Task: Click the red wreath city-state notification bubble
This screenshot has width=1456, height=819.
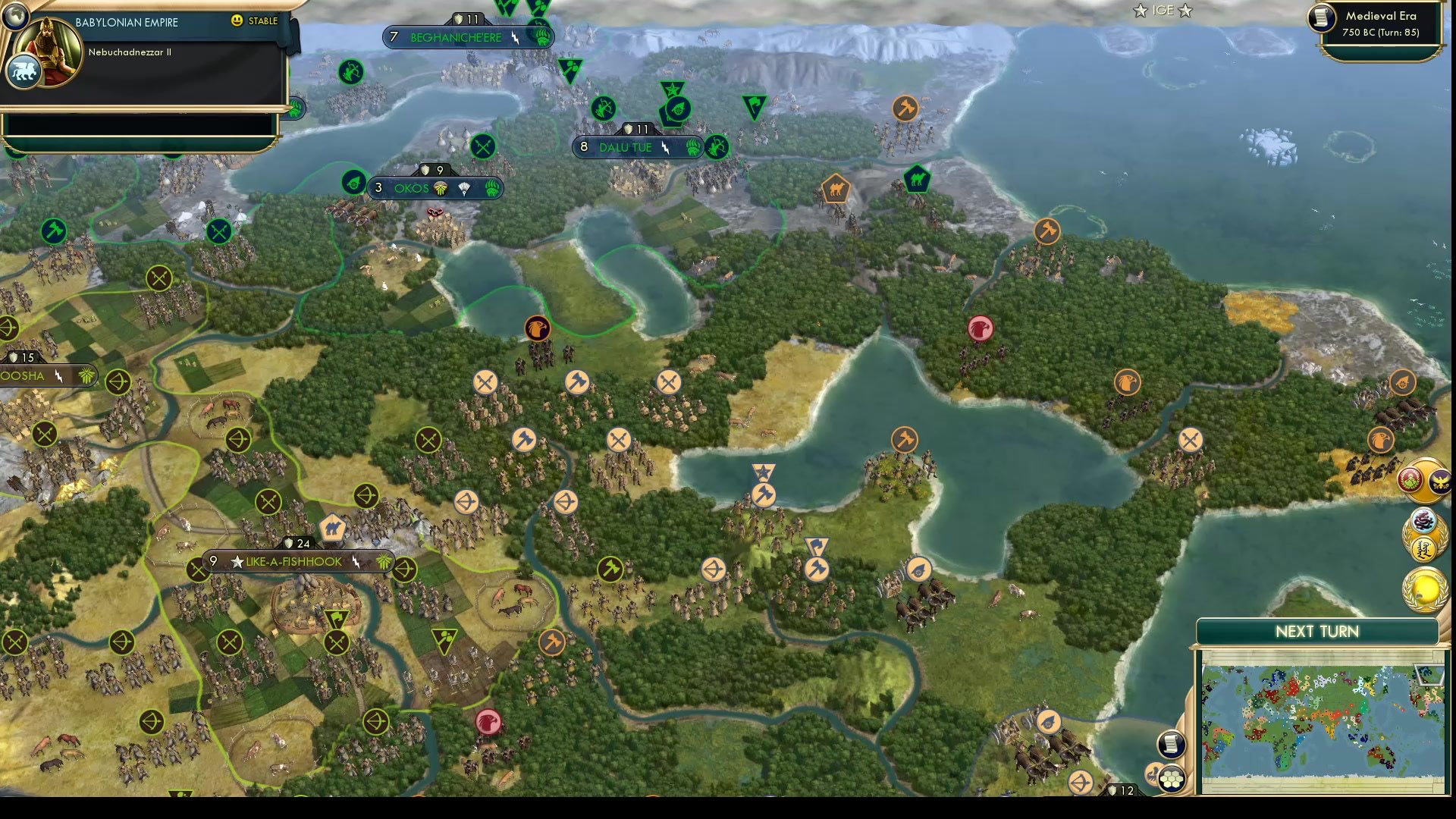Action: [x=1411, y=479]
